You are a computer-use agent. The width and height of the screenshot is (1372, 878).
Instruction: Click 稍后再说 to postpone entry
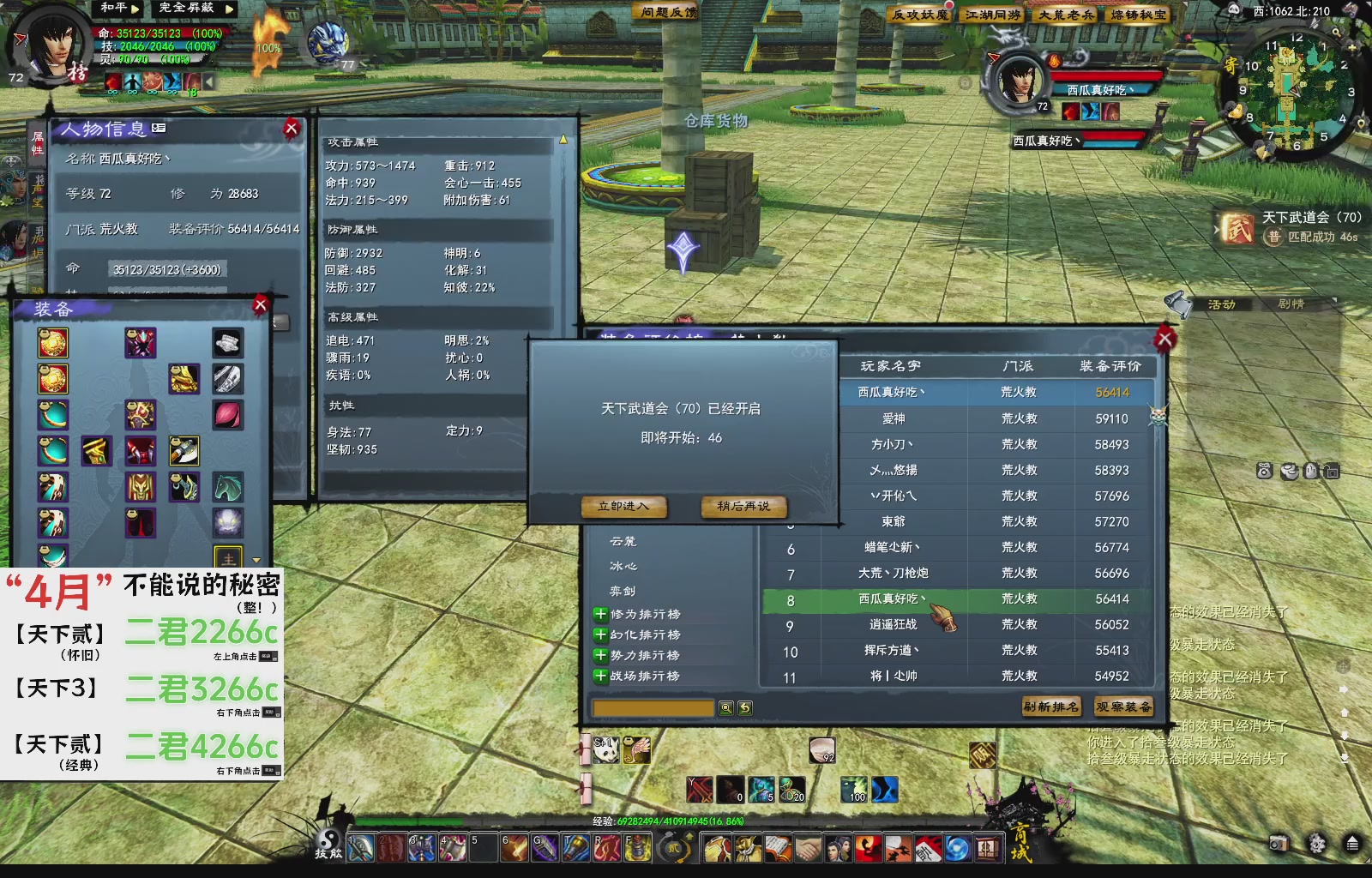[743, 507]
